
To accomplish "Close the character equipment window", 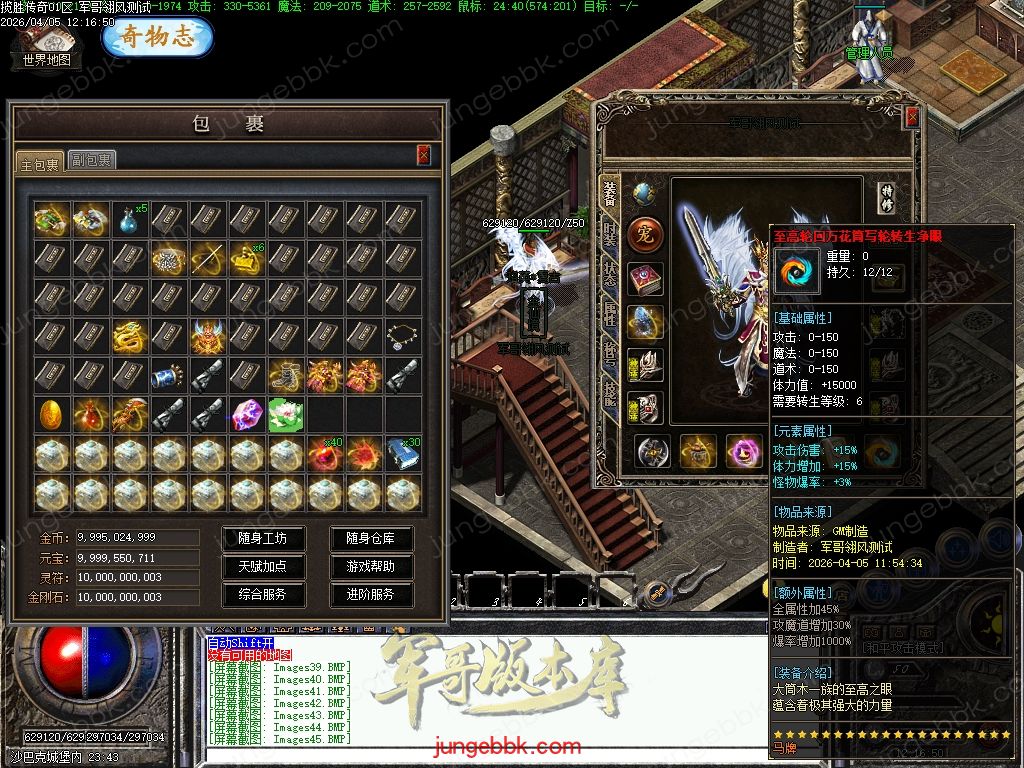I will (x=912, y=117).
